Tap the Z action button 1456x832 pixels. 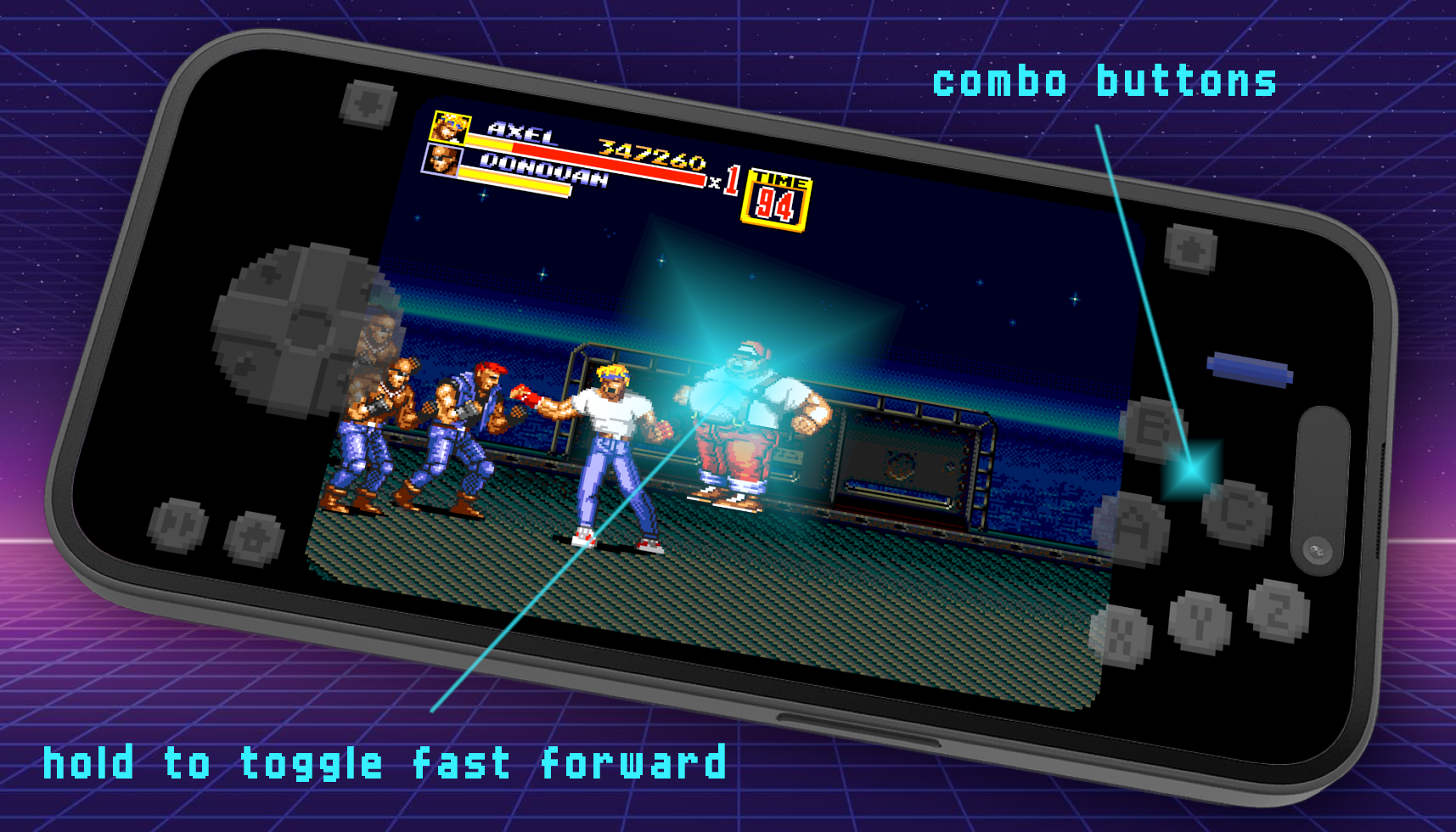[x=1278, y=610]
